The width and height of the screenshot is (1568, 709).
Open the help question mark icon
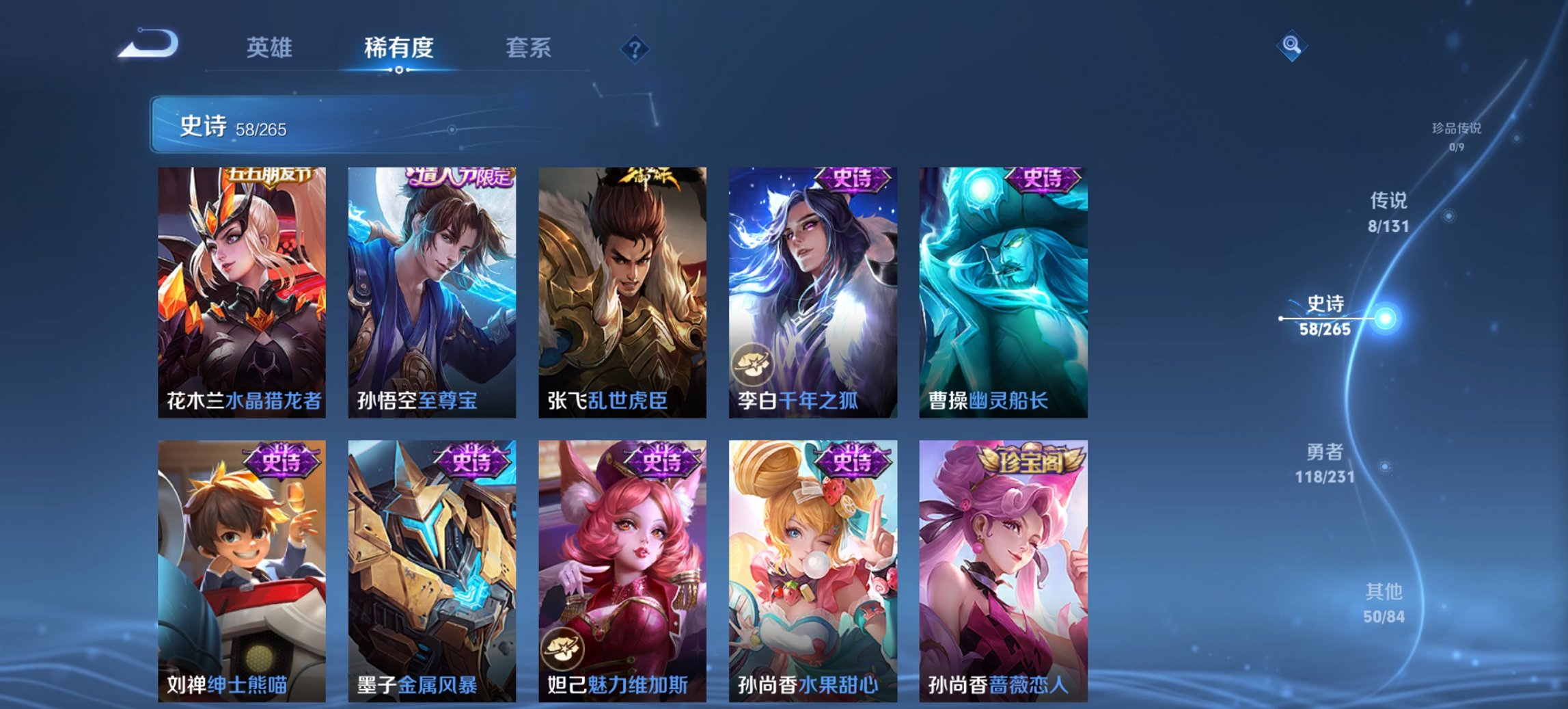coord(635,48)
